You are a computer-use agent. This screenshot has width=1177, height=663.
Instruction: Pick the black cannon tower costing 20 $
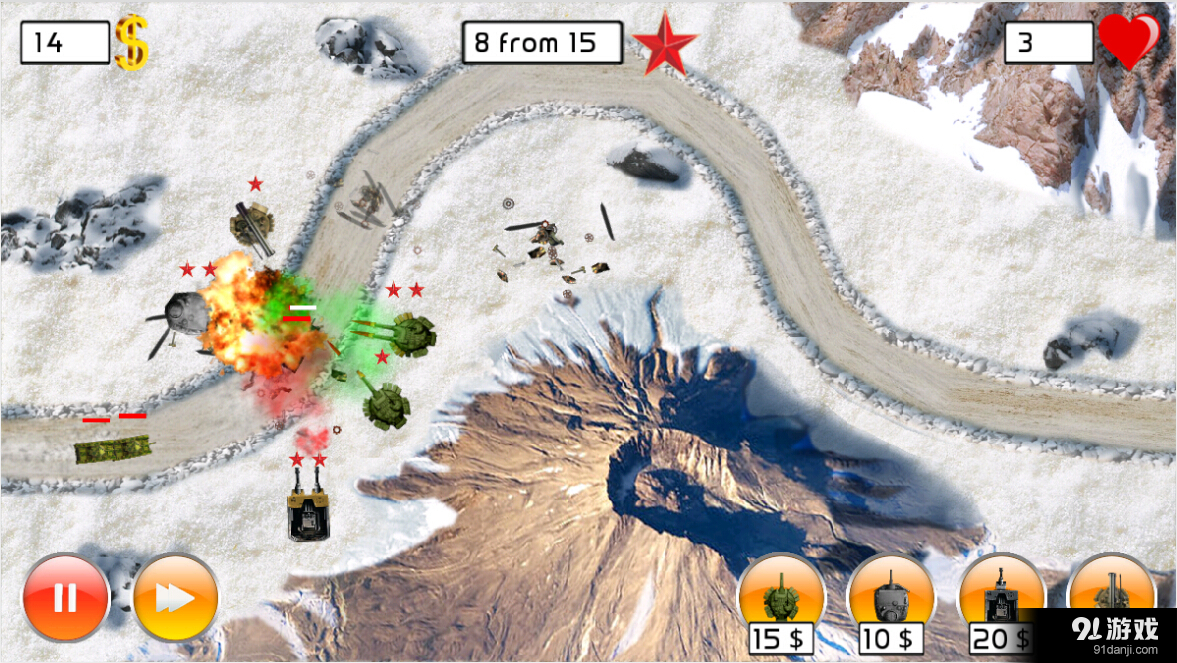pyautogui.click(x=1001, y=597)
